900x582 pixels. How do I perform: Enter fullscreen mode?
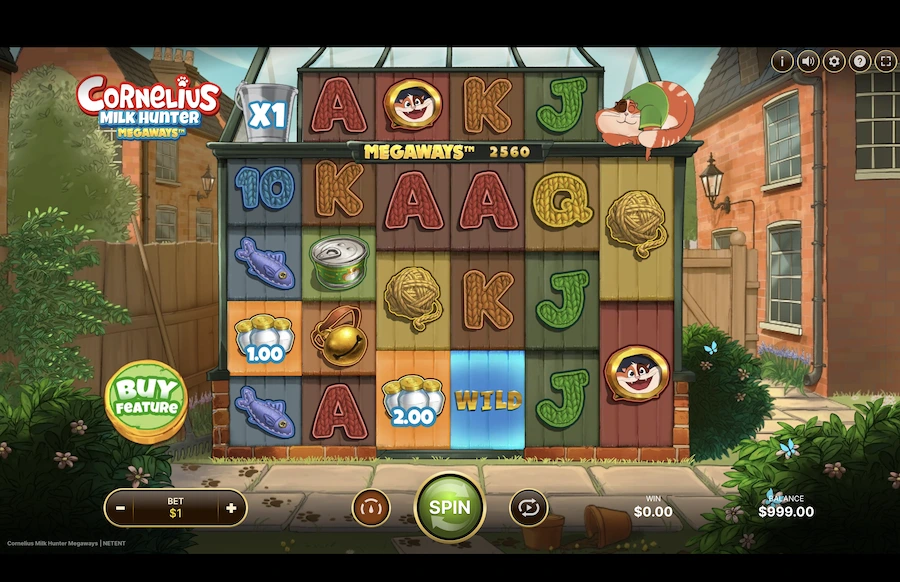[885, 61]
